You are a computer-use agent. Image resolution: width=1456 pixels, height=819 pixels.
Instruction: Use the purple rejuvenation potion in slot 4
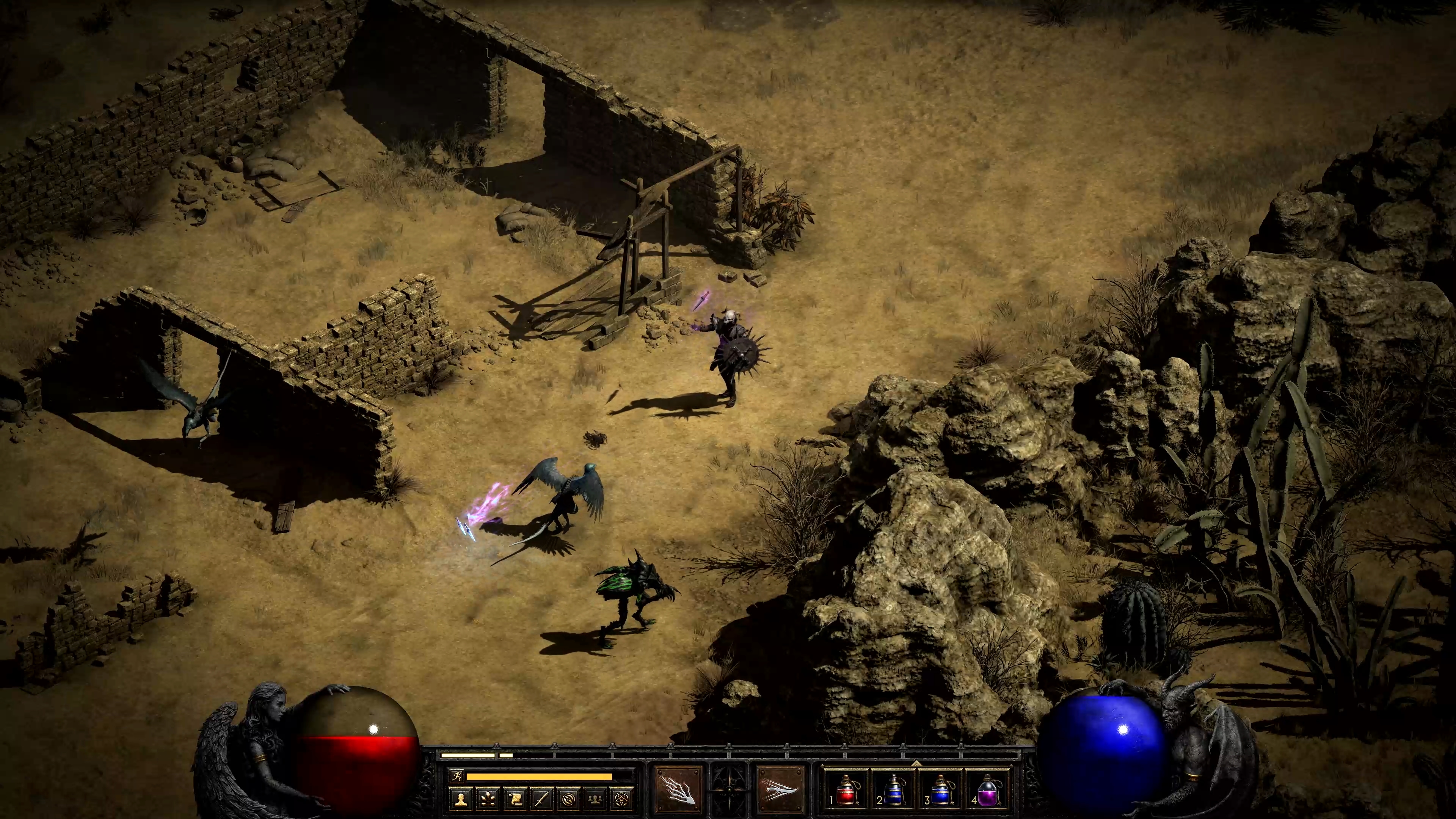pyautogui.click(x=988, y=789)
